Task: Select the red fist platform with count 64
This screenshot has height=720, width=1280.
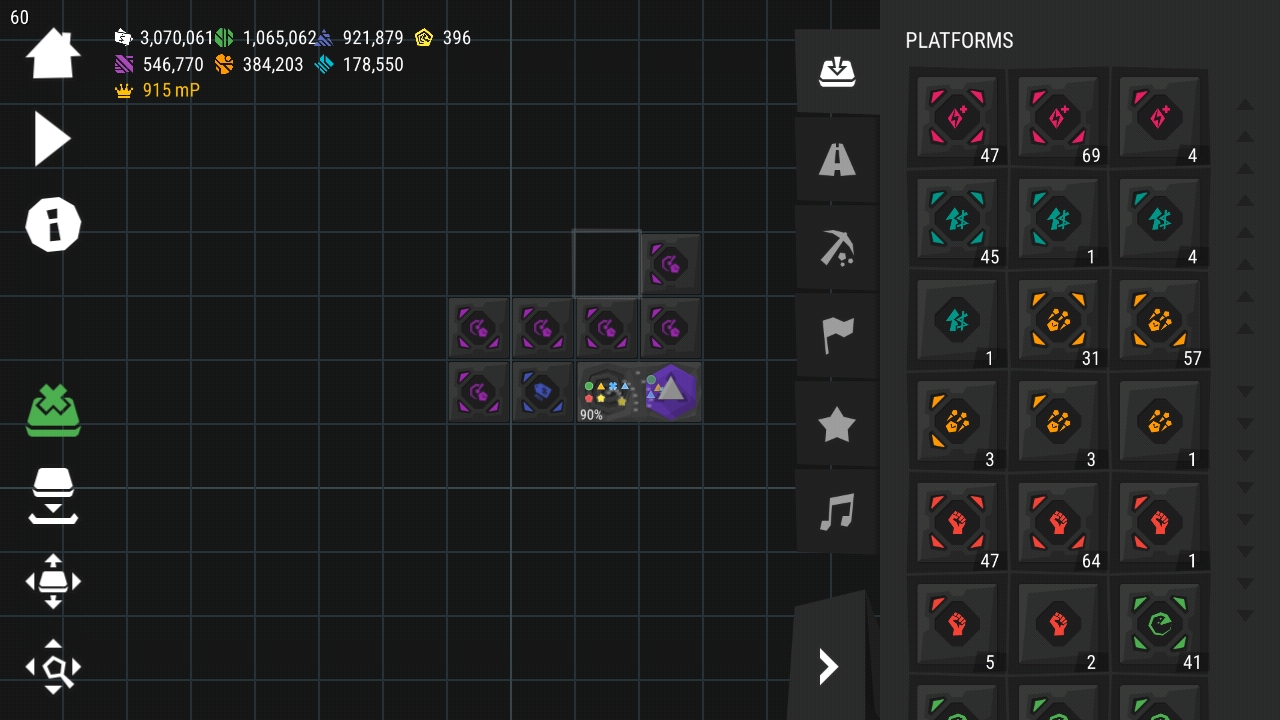Action: pyautogui.click(x=1059, y=523)
